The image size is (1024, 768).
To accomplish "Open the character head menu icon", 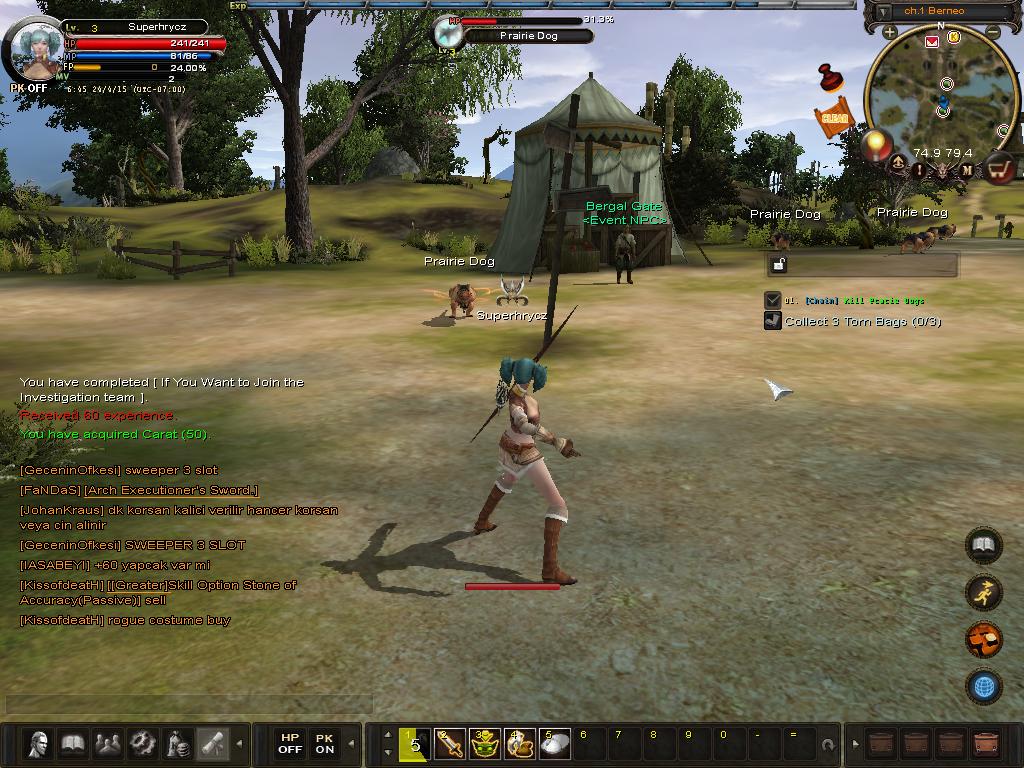I will [x=39, y=743].
